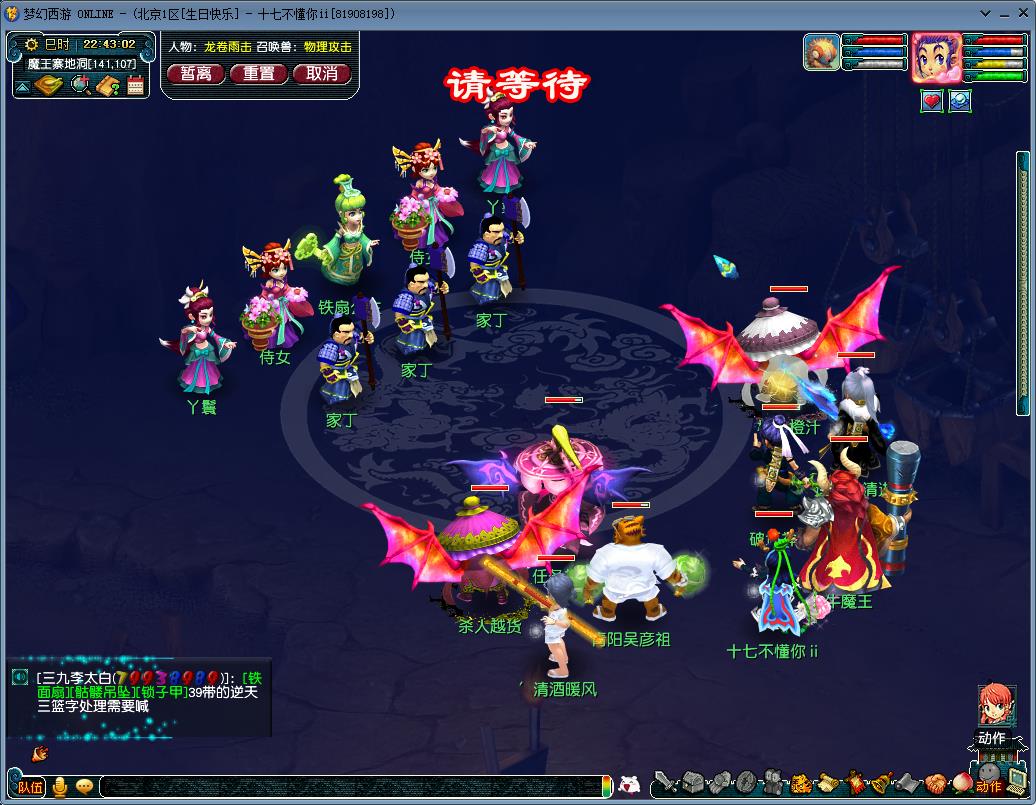Screen dimensions: 1036x805
Task: Activate the microphone voice chat icon
Action: coord(60,787)
